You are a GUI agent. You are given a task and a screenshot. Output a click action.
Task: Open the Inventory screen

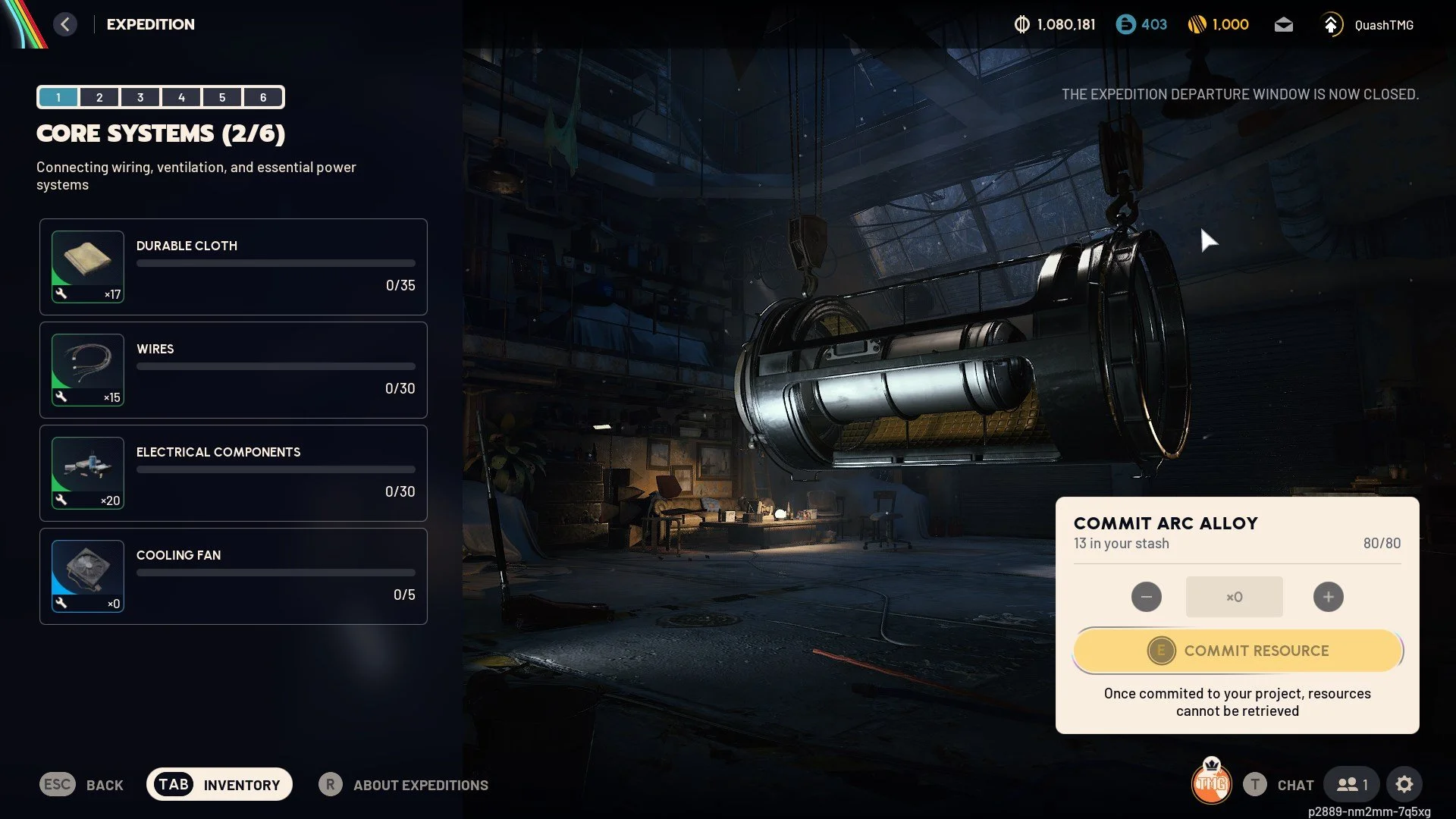tap(219, 785)
